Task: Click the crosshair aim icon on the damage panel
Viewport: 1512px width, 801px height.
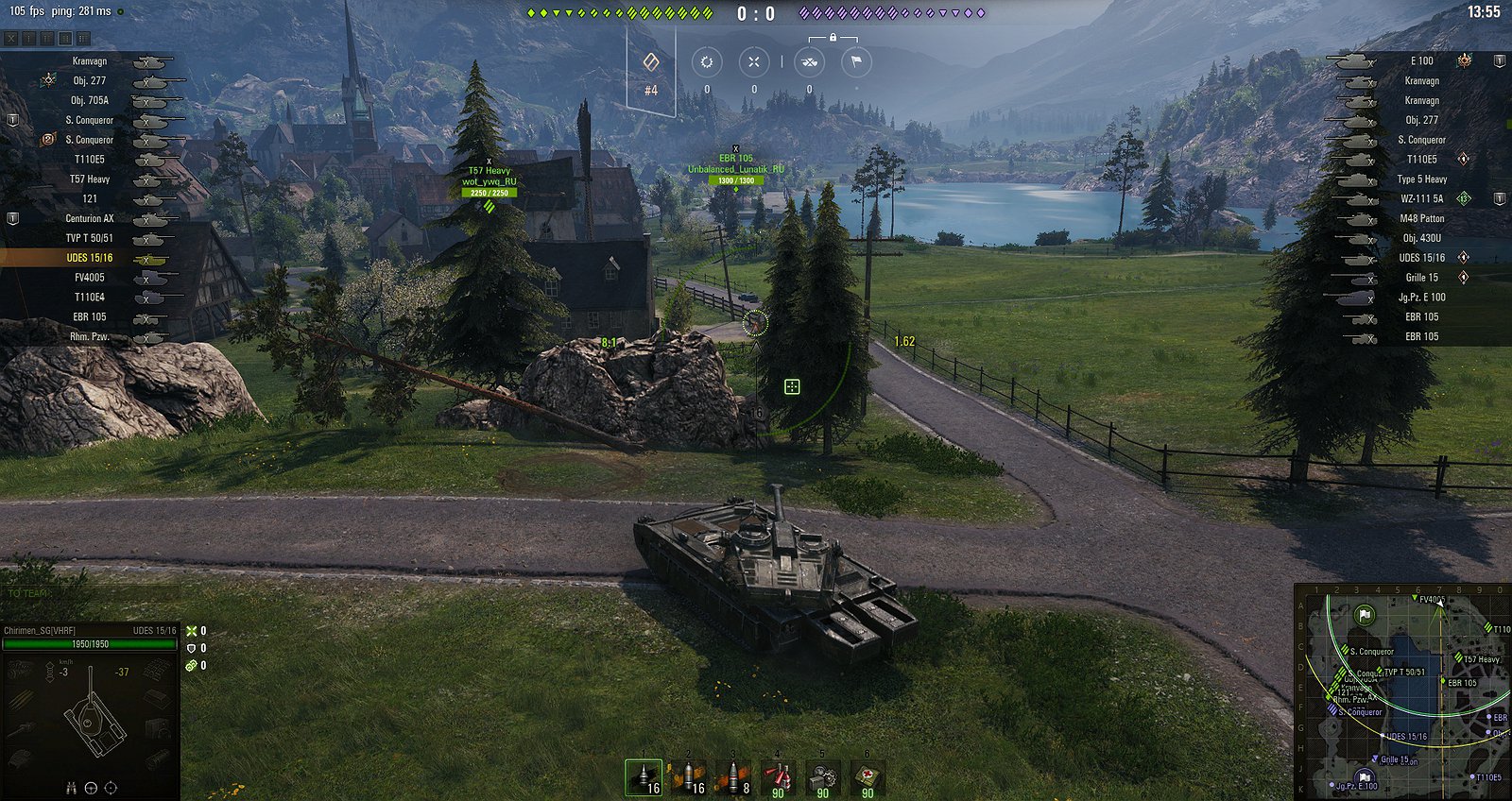Action: 111,789
